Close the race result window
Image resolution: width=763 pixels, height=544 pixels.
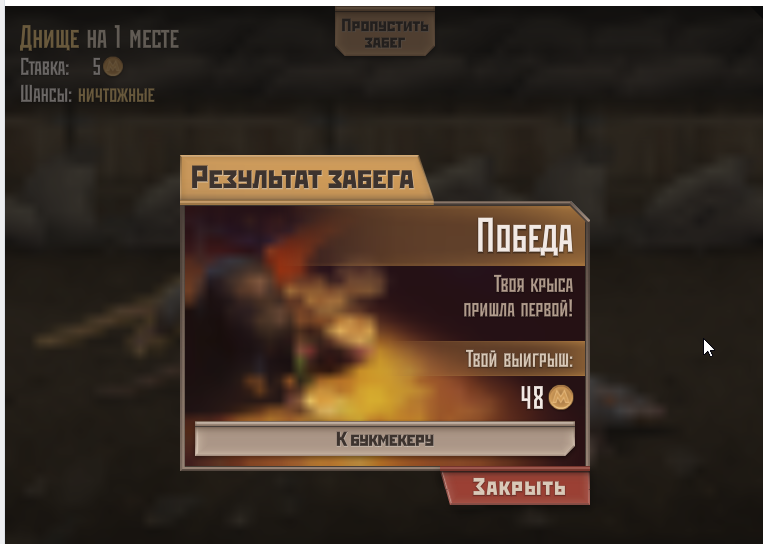point(518,488)
